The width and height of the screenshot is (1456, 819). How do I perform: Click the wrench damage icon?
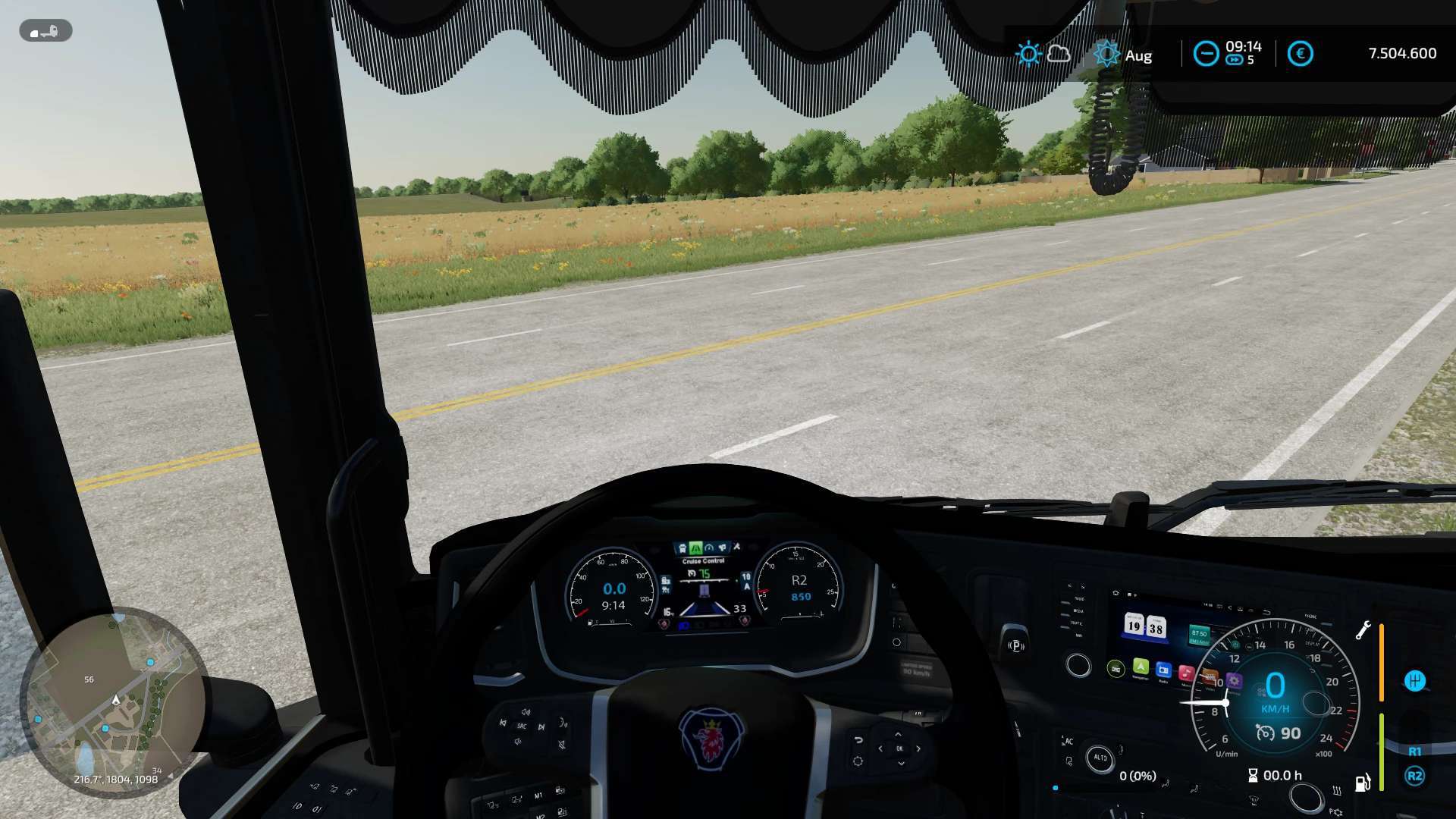coord(1363,630)
